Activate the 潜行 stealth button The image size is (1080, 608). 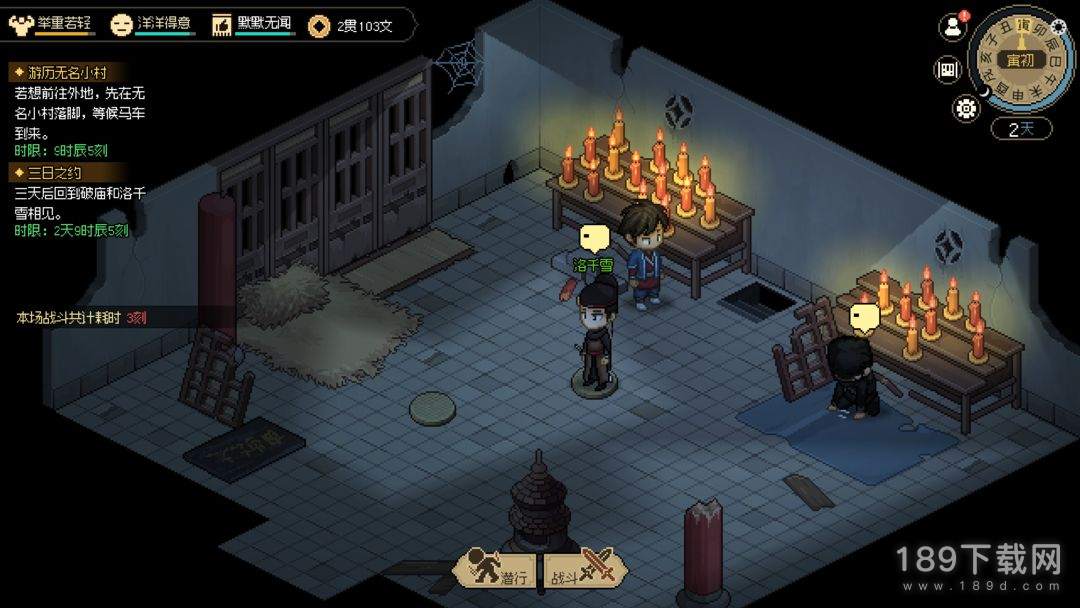(498, 570)
